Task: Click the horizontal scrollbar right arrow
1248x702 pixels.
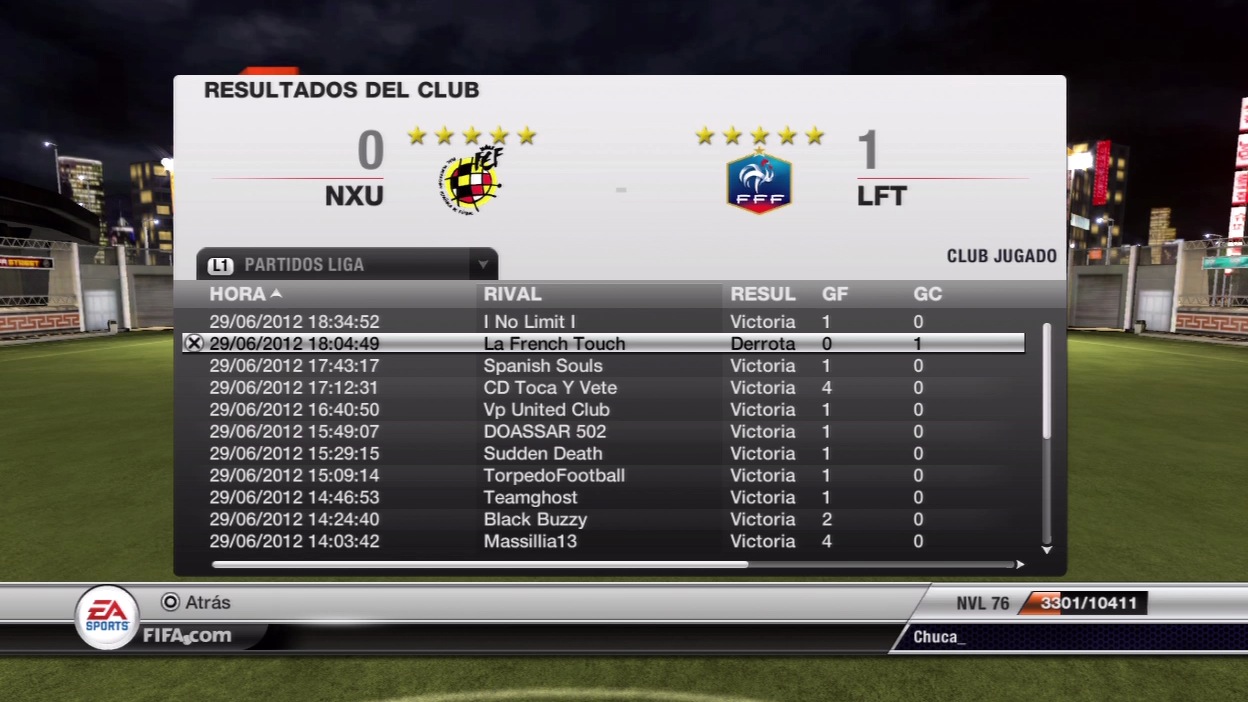Action: (x=1020, y=565)
